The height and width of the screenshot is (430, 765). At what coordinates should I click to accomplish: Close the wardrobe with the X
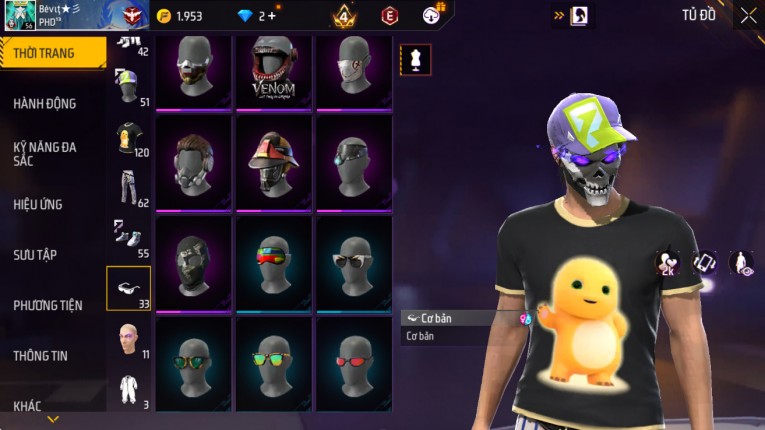point(748,15)
